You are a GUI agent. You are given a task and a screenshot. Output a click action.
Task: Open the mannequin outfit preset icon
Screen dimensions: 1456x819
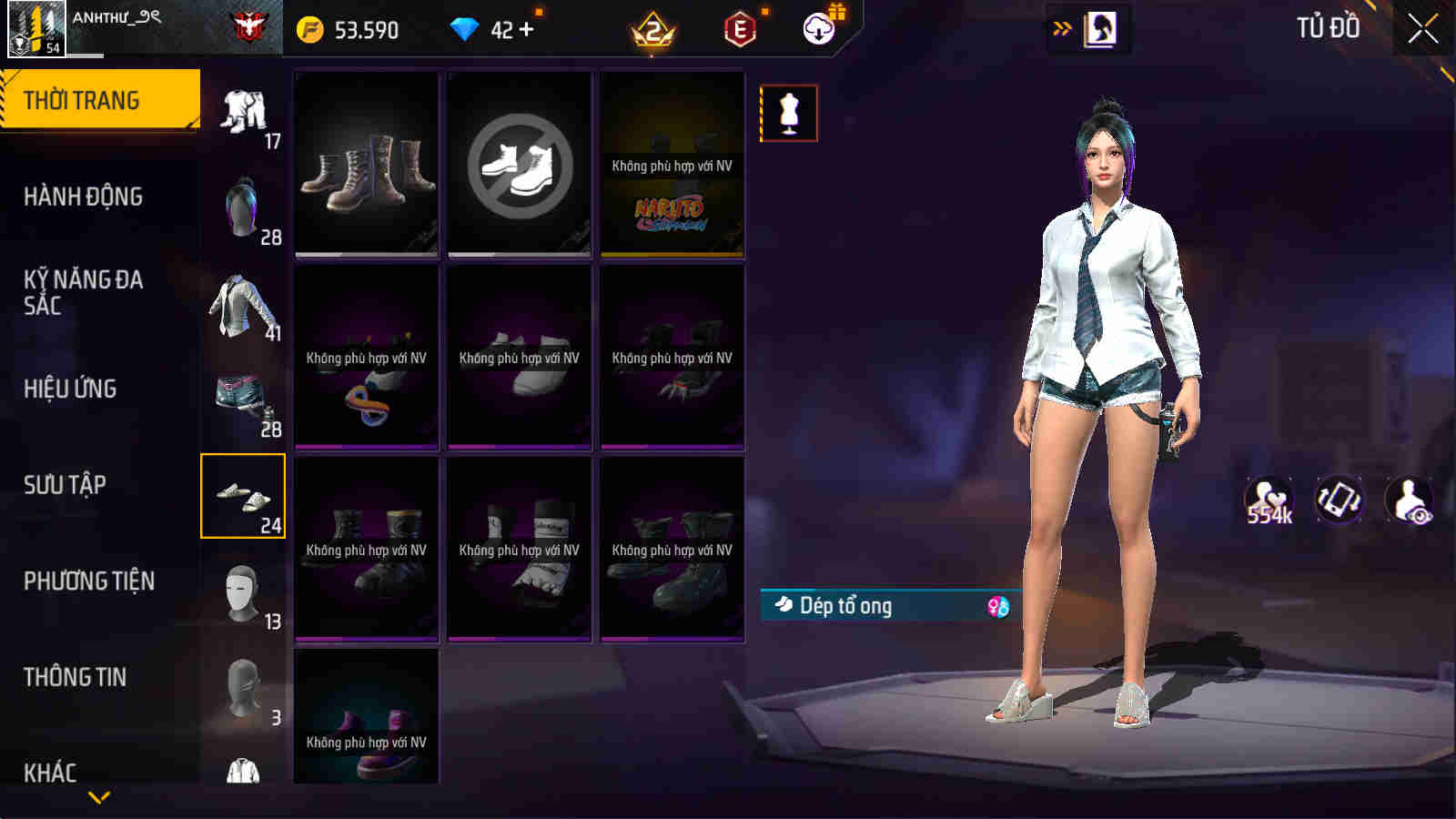(x=788, y=112)
